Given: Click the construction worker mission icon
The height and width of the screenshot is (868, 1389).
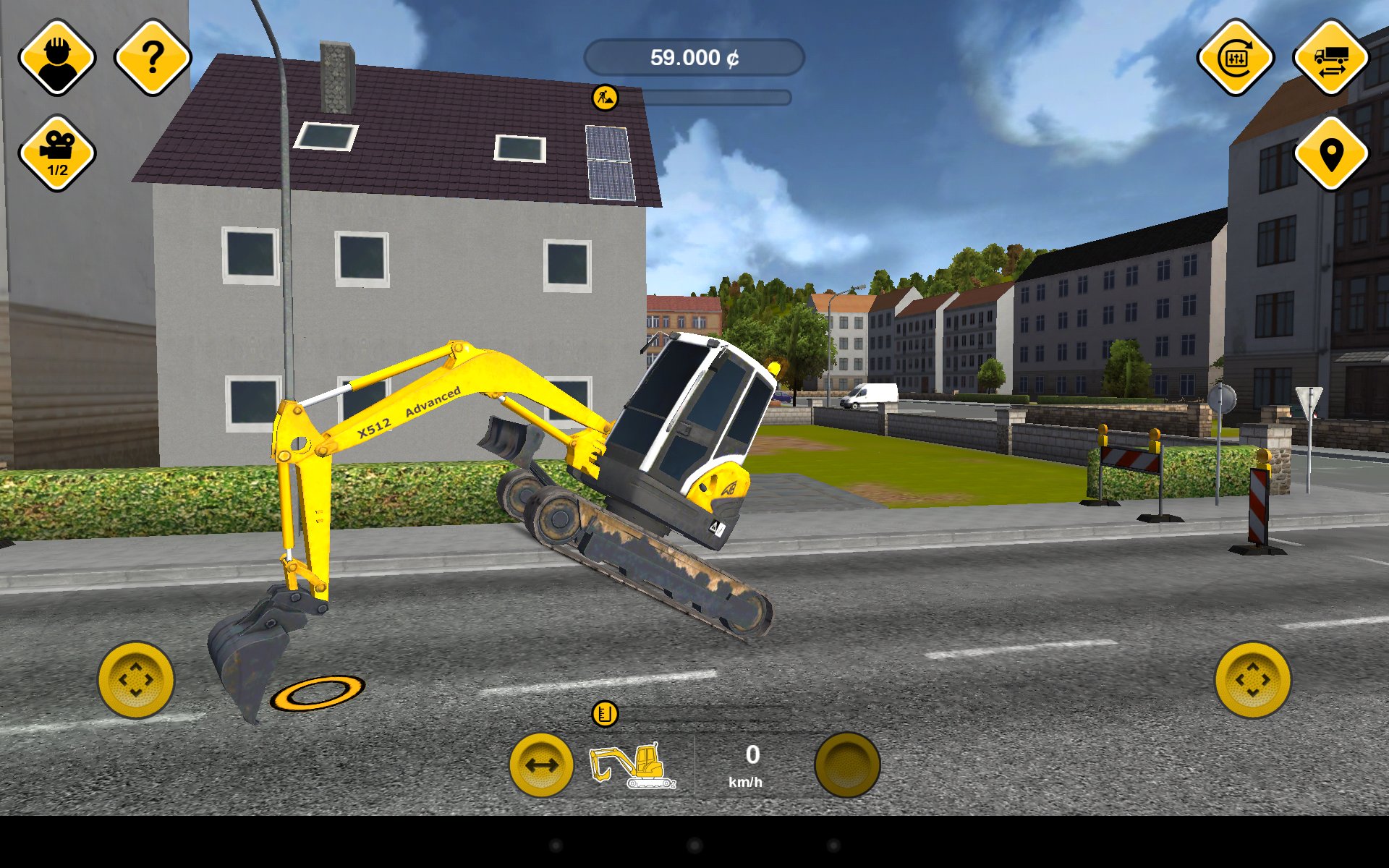Looking at the screenshot, I should [605, 97].
